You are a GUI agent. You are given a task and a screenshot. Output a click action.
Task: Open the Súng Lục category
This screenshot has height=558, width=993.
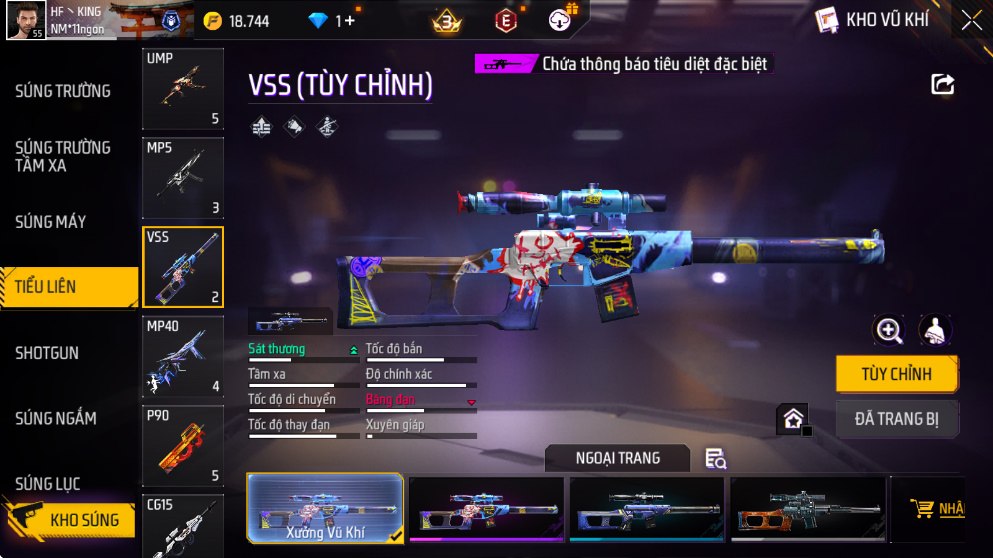point(47,484)
